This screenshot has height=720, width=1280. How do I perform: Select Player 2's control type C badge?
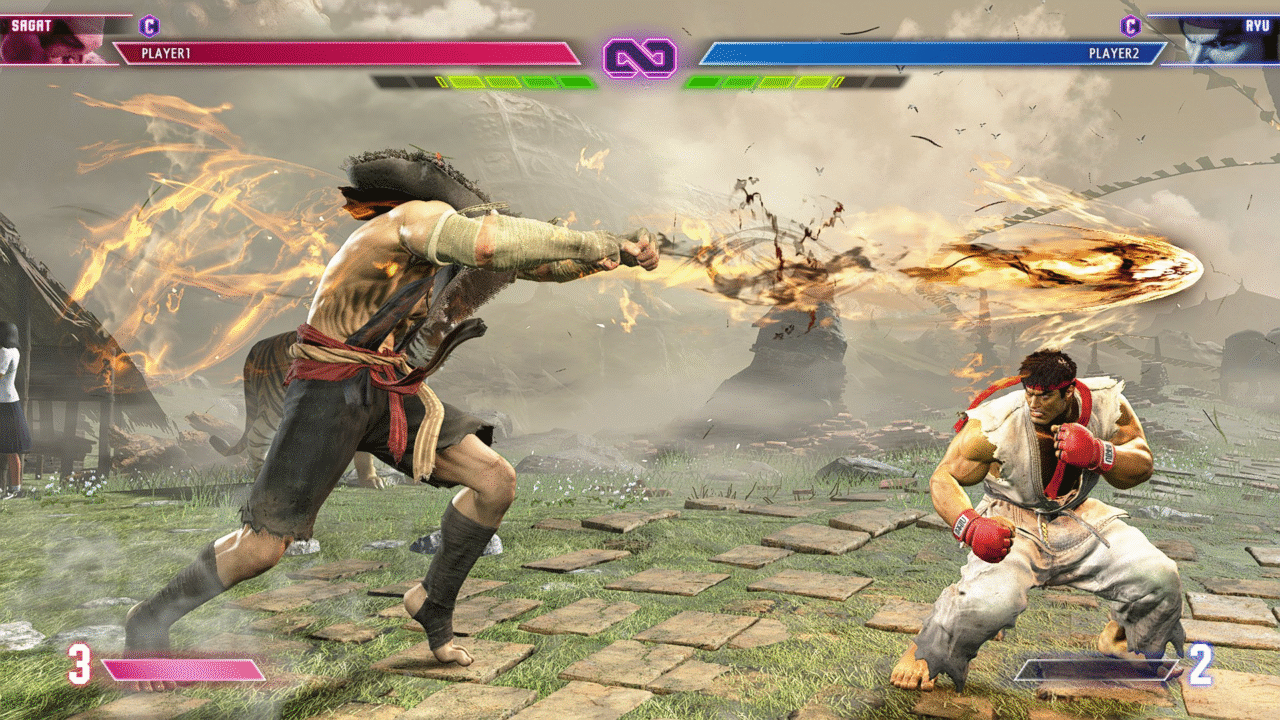coord(1130,26)
